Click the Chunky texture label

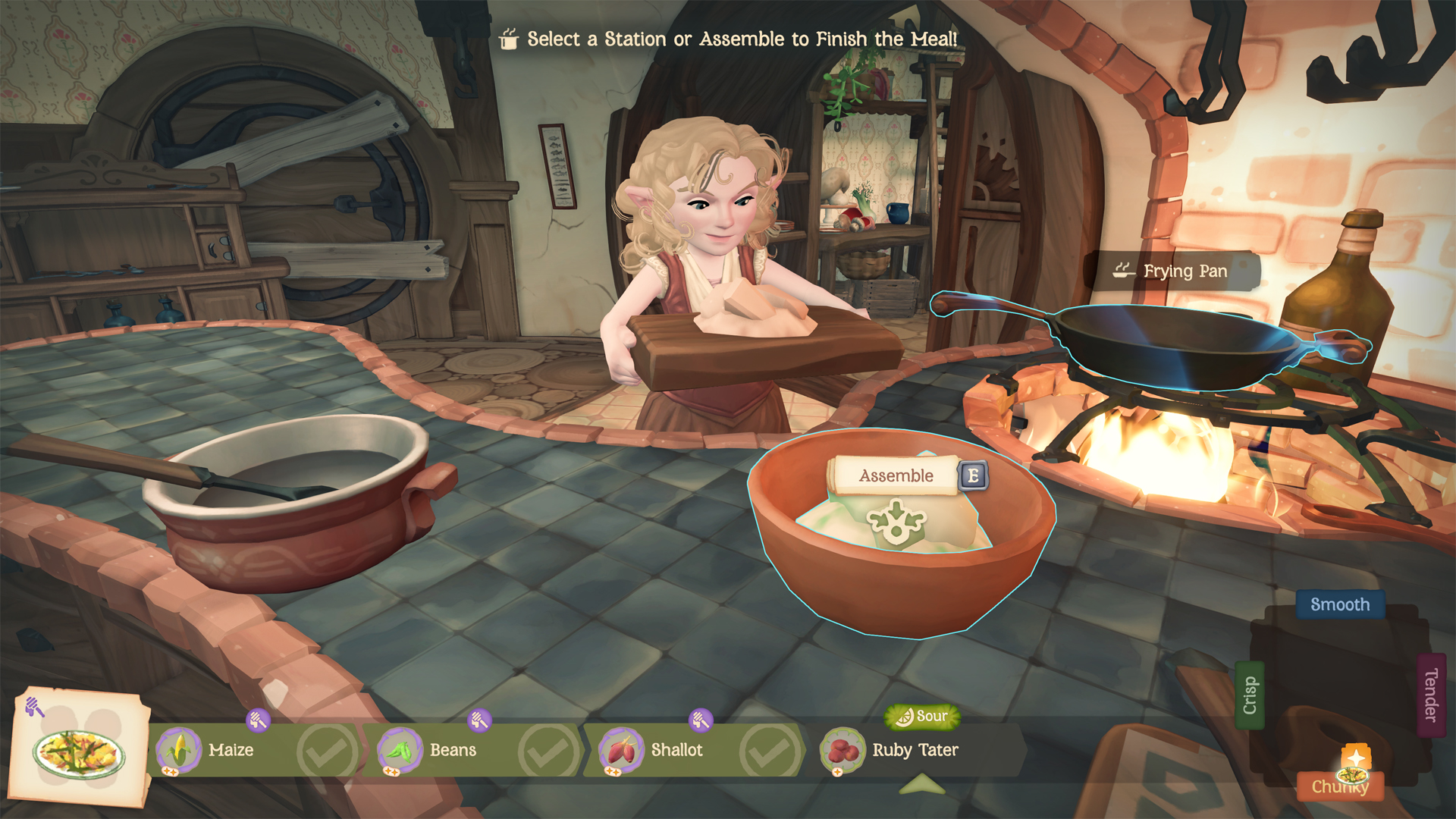coord(1339,786)
